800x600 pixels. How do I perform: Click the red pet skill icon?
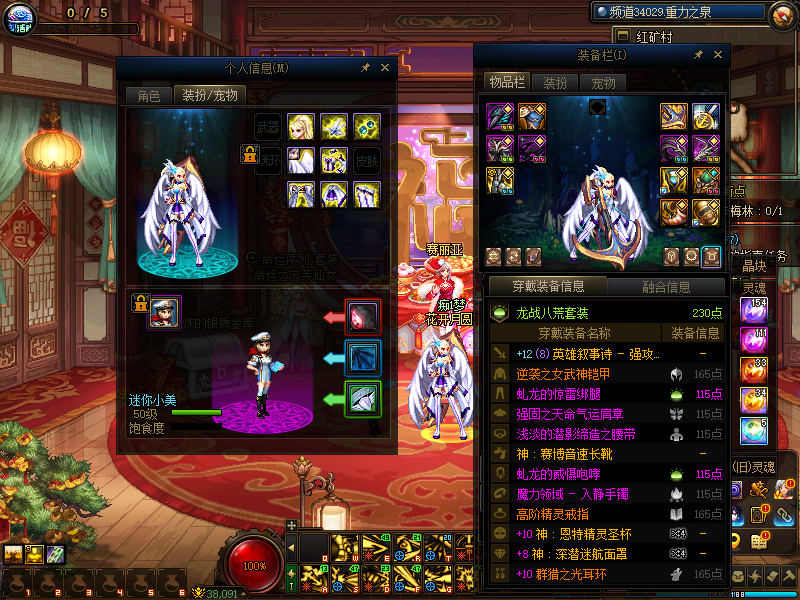click(362, 316)
